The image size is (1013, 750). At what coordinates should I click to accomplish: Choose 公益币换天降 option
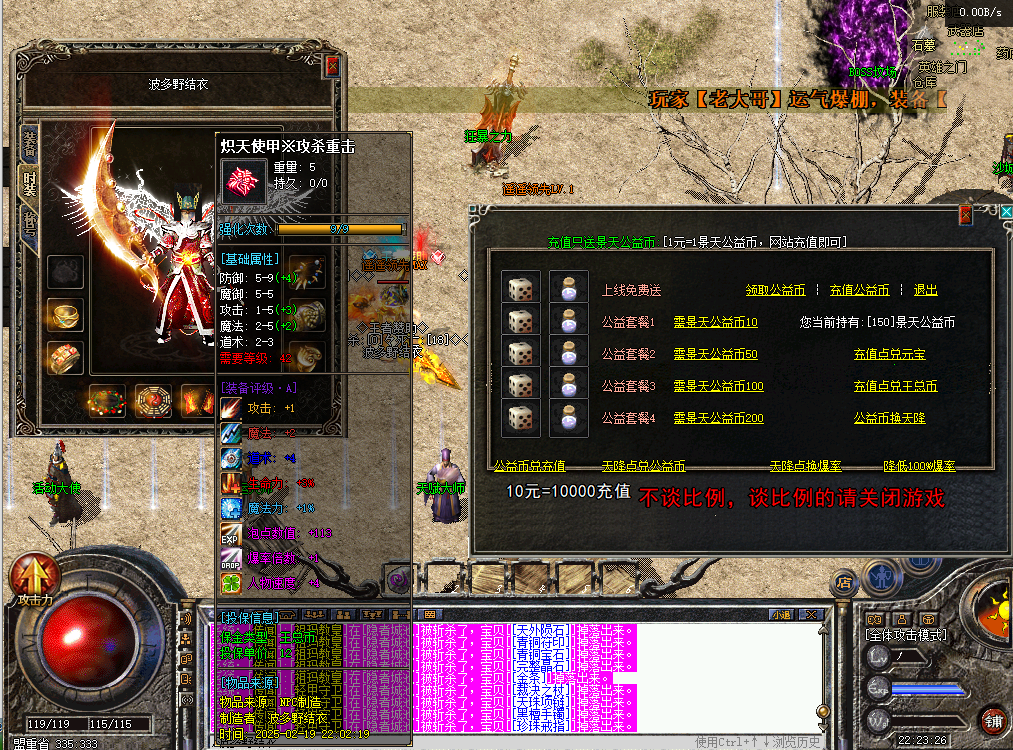pyautogui.click(x=889, y=418)
